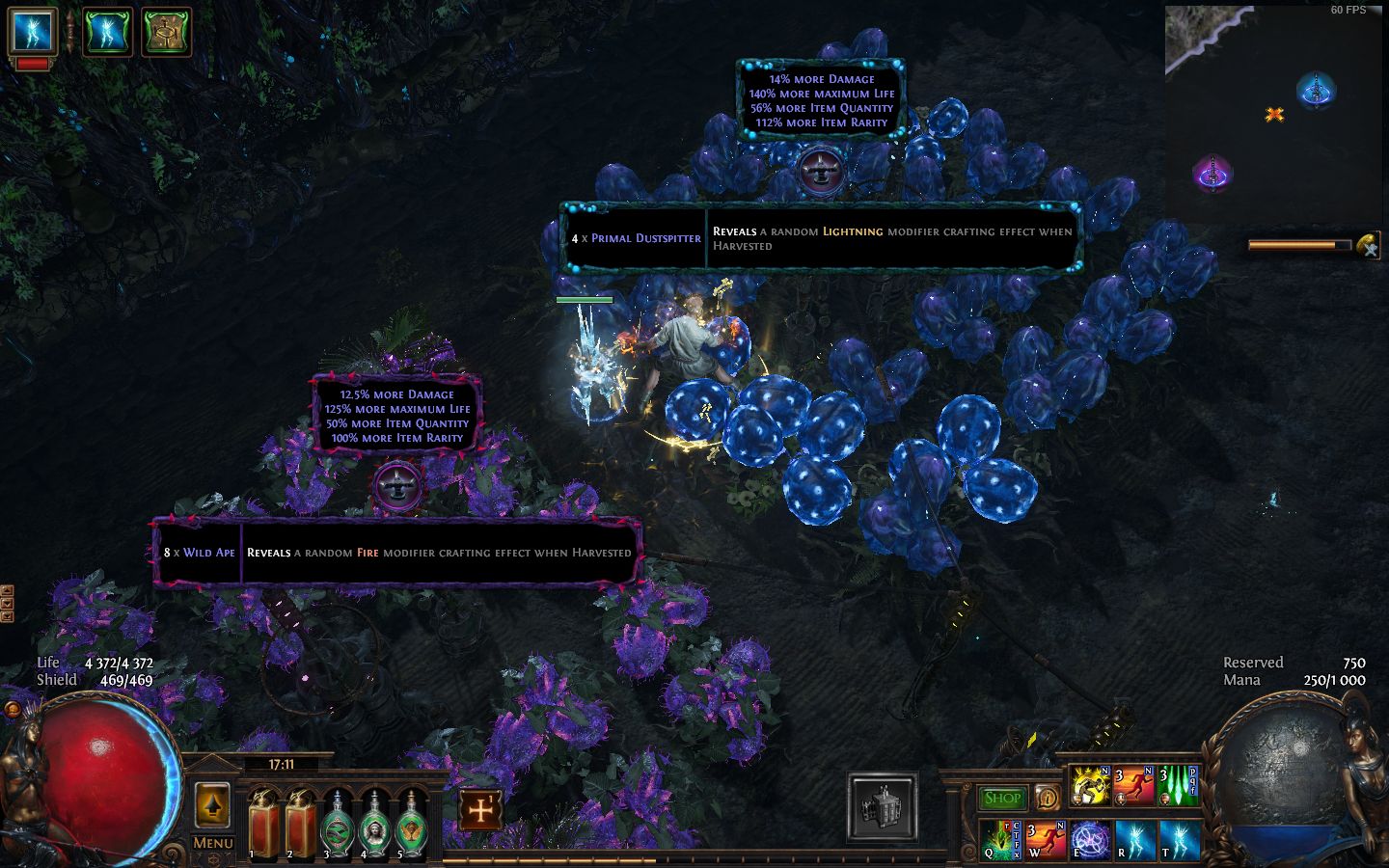Open the green Shop button
Screen dimensions: 1389x868
1003,798
